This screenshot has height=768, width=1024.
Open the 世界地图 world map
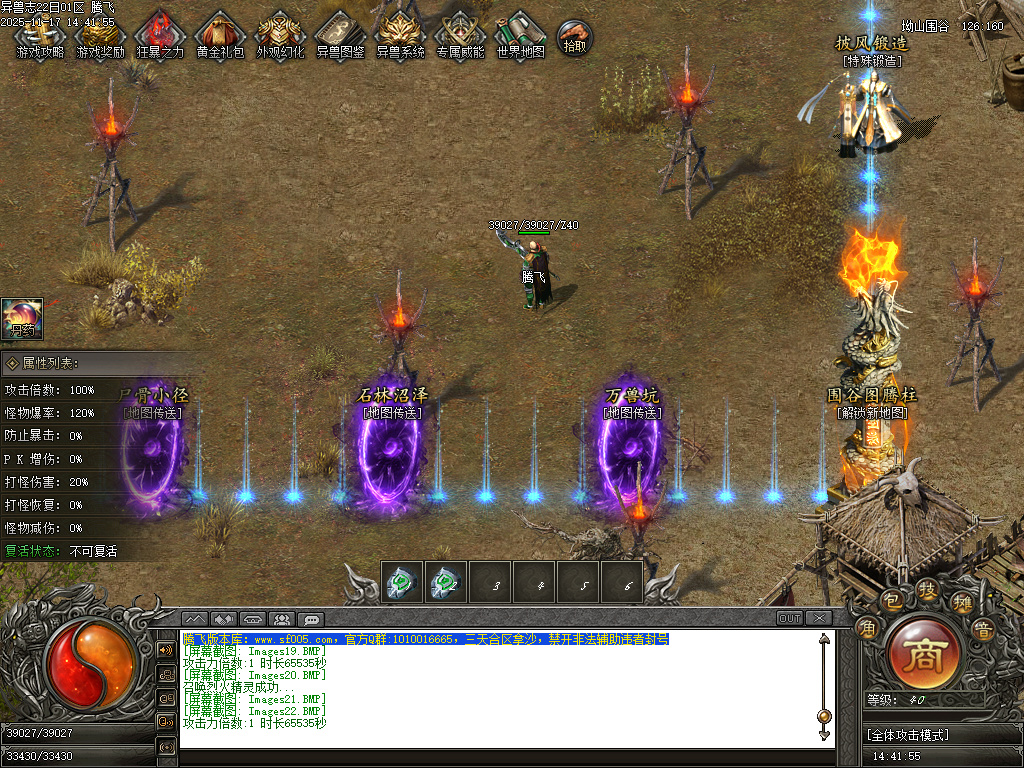click(520, 35)
